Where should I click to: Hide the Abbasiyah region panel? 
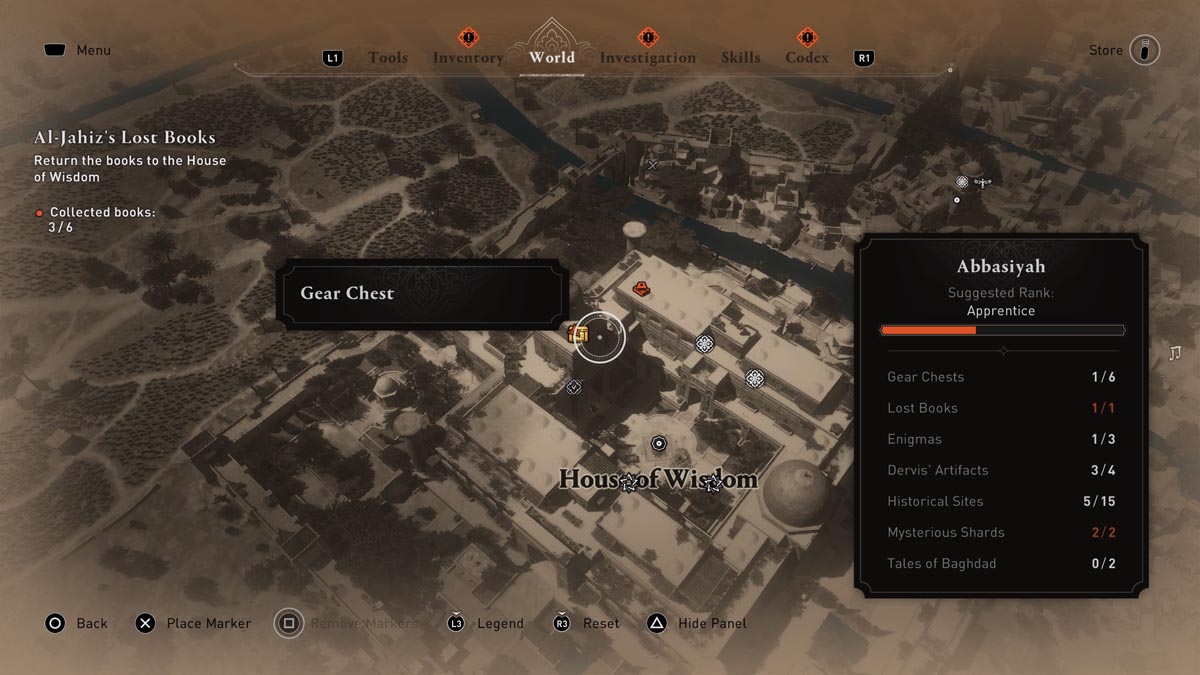(697, 623)
